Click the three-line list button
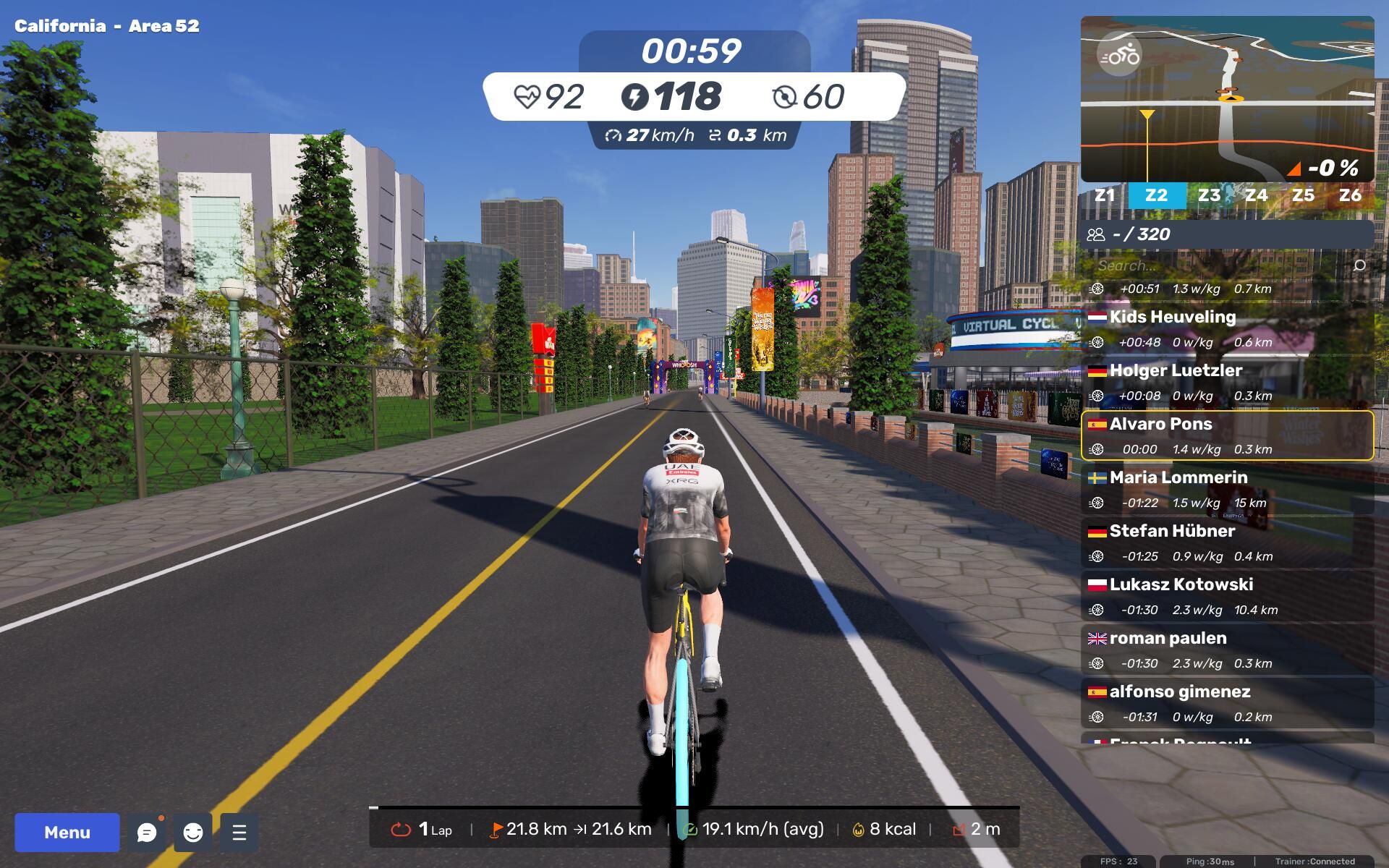 click(239, 833)
